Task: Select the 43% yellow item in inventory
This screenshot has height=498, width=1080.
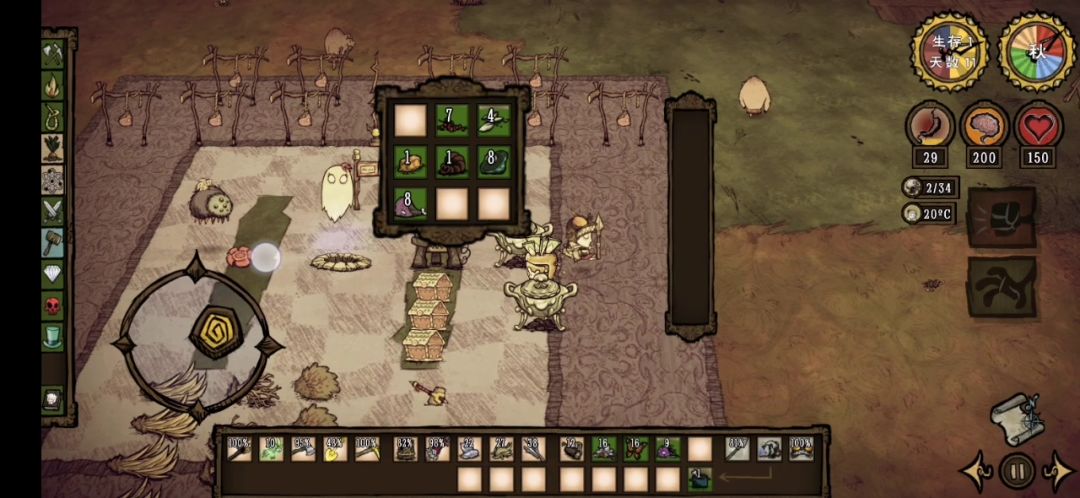Action: point(335,449)
